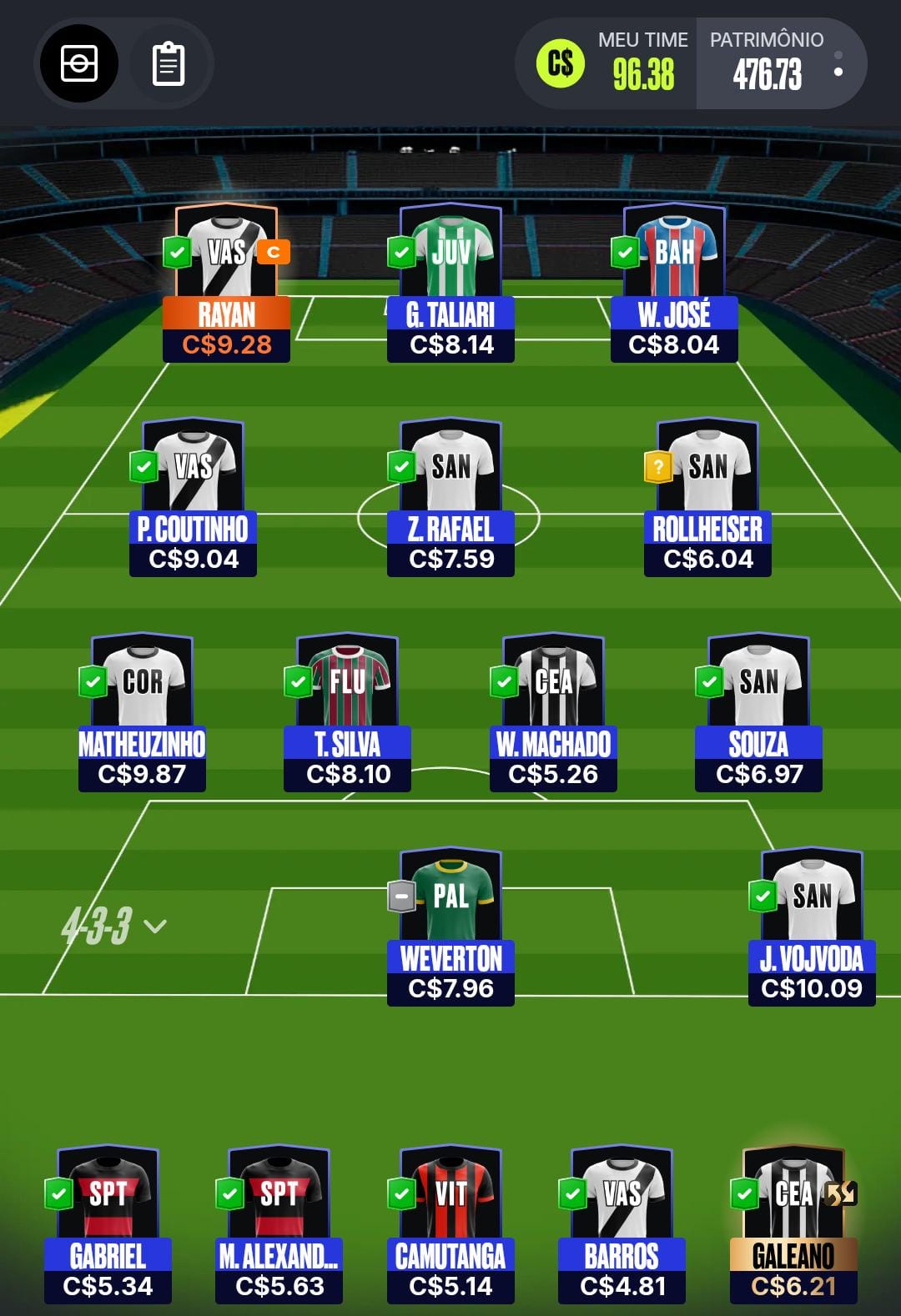
Task: Select goalkeeper Weverton
Action: pyautogui.click(x=450, y=927)
